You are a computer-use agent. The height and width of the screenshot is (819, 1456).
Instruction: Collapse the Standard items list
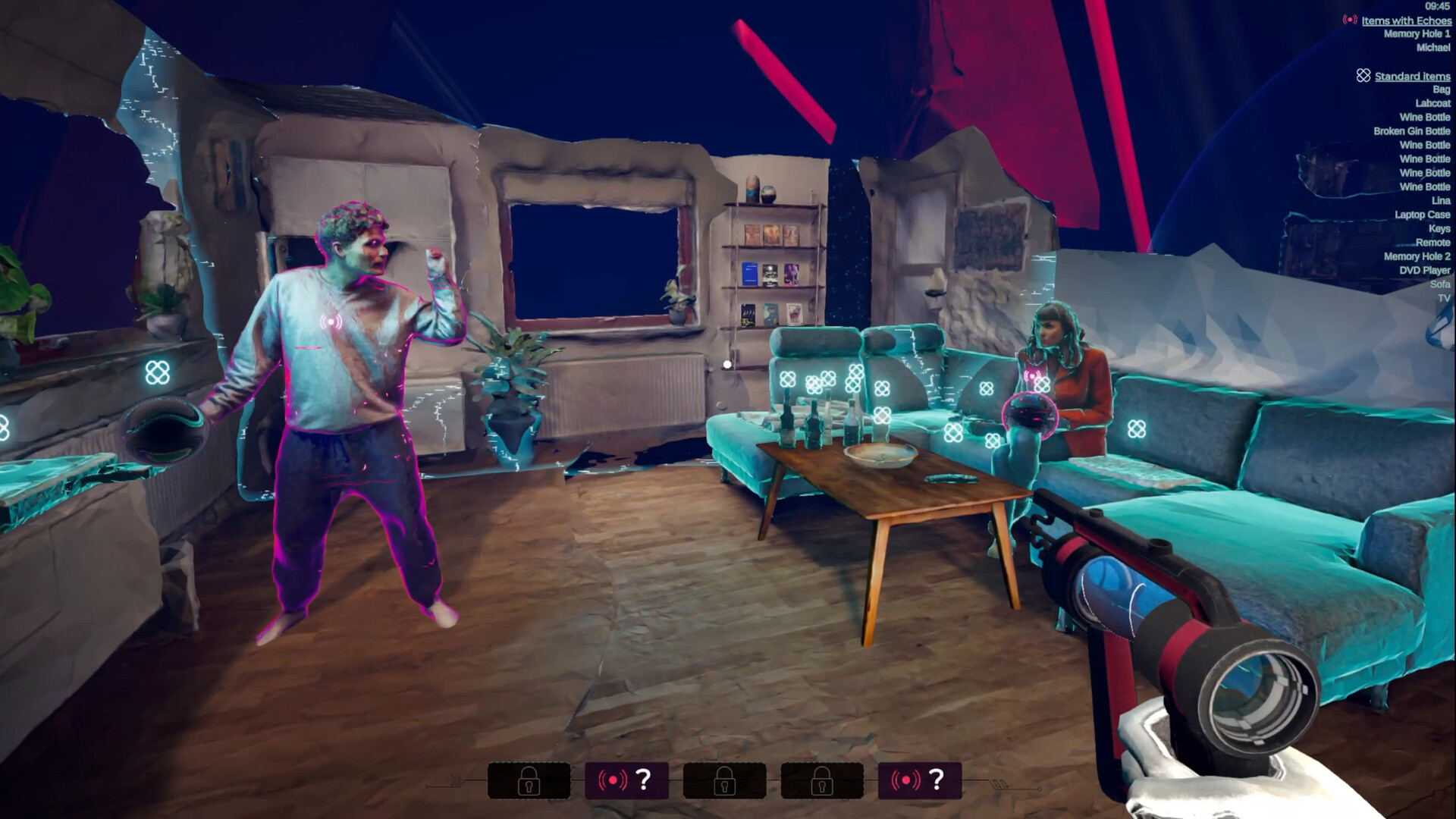click(1411, 76)
